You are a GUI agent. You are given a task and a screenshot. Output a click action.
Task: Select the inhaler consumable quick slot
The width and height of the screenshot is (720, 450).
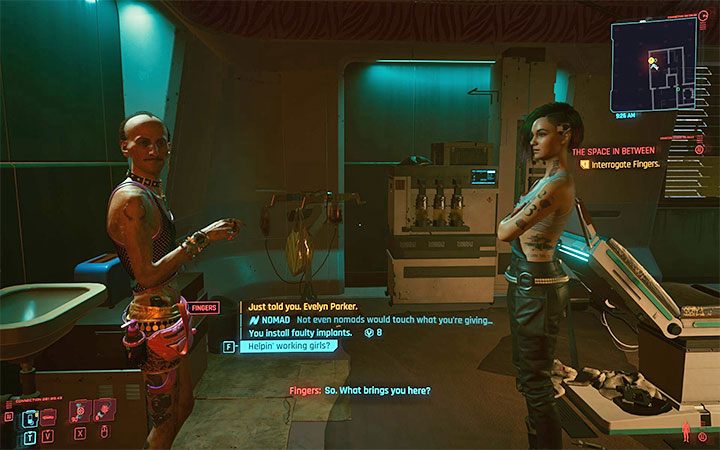79,410
